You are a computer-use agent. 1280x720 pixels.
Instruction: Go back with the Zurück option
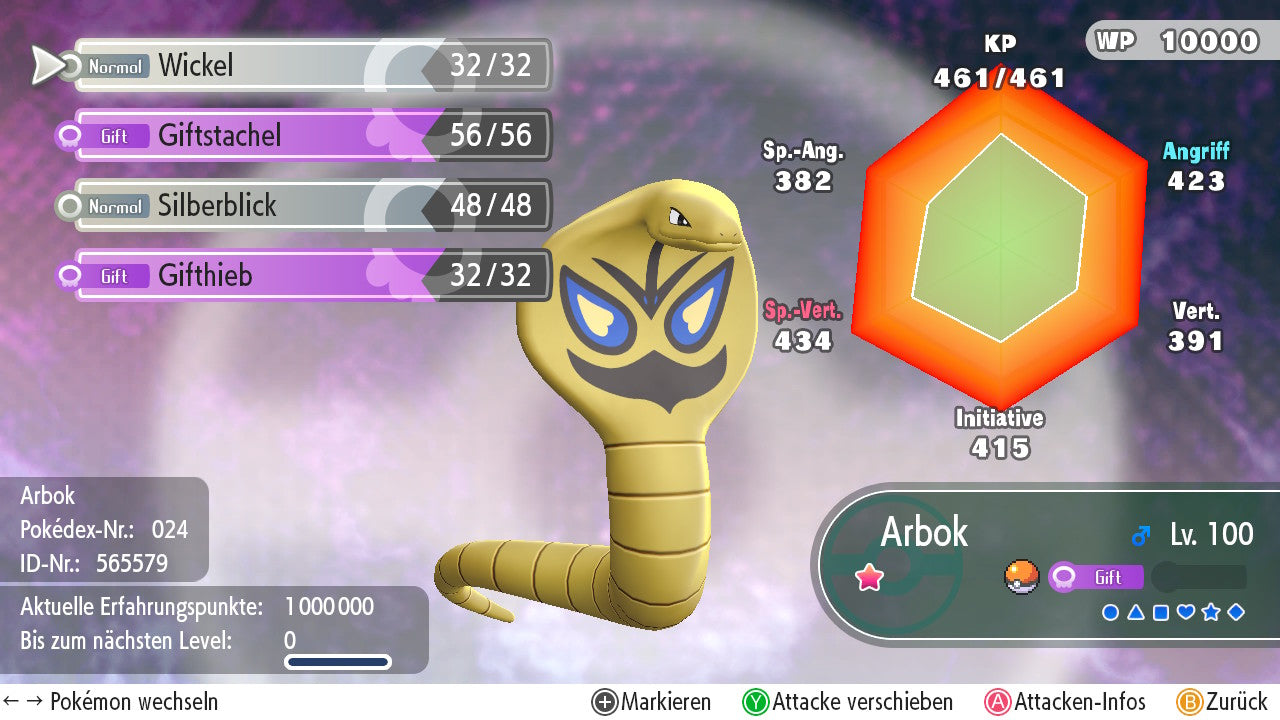pyautogui.click(x=1222, y=702)
